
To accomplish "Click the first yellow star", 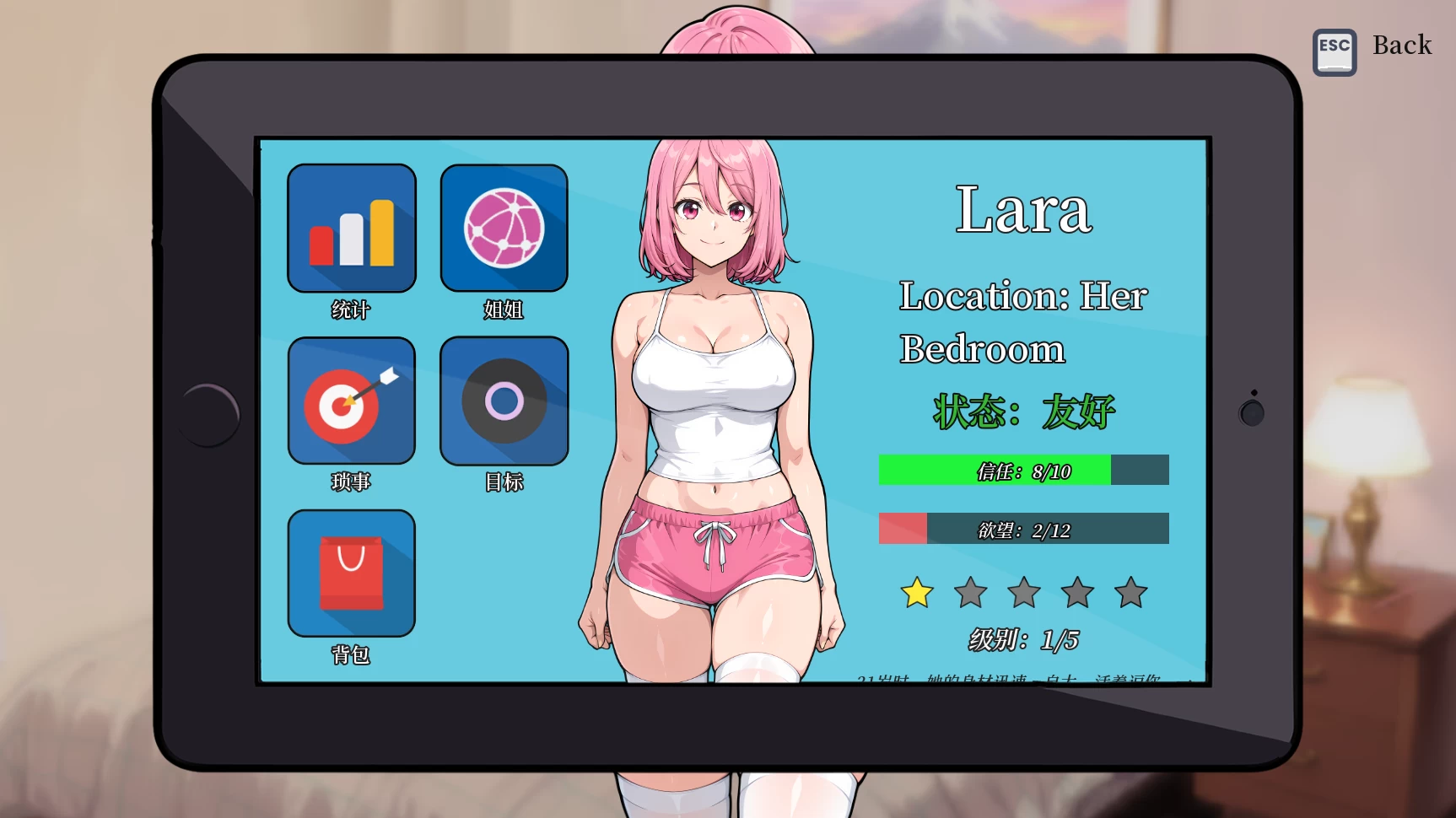I will point(916,593).
